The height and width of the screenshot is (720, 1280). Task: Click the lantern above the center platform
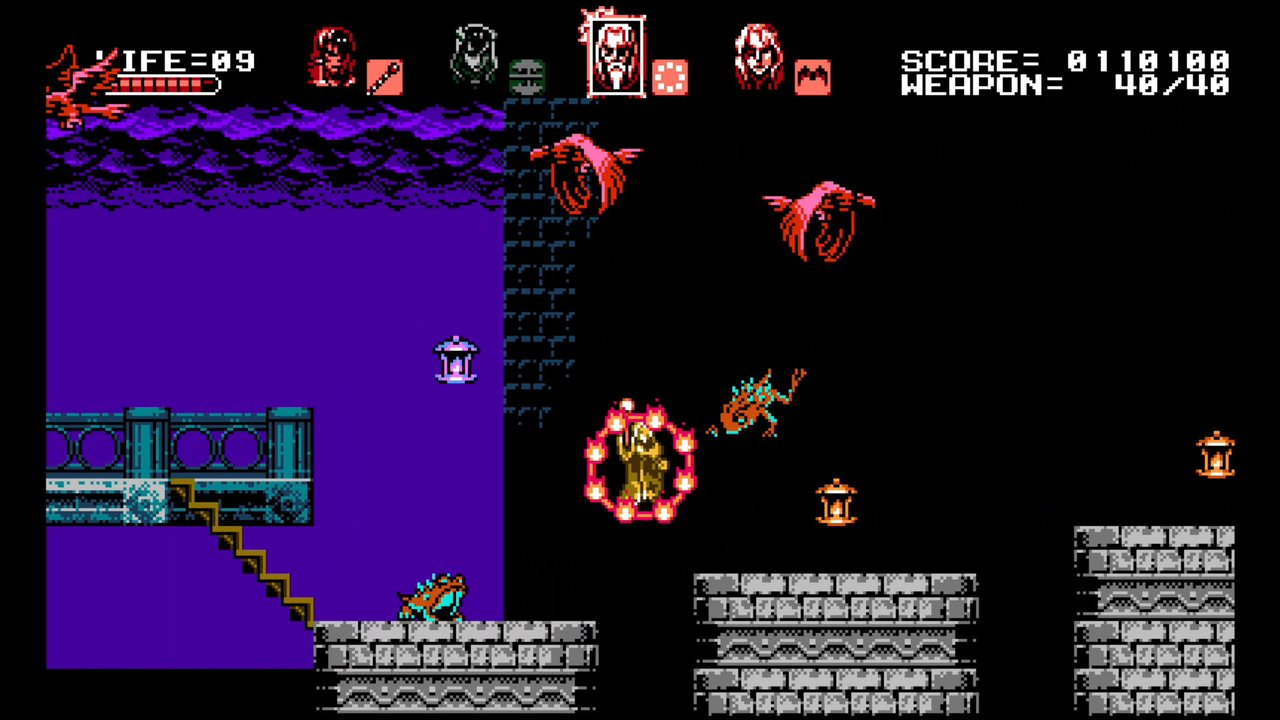pyautogui.click(x=836, y=503)
